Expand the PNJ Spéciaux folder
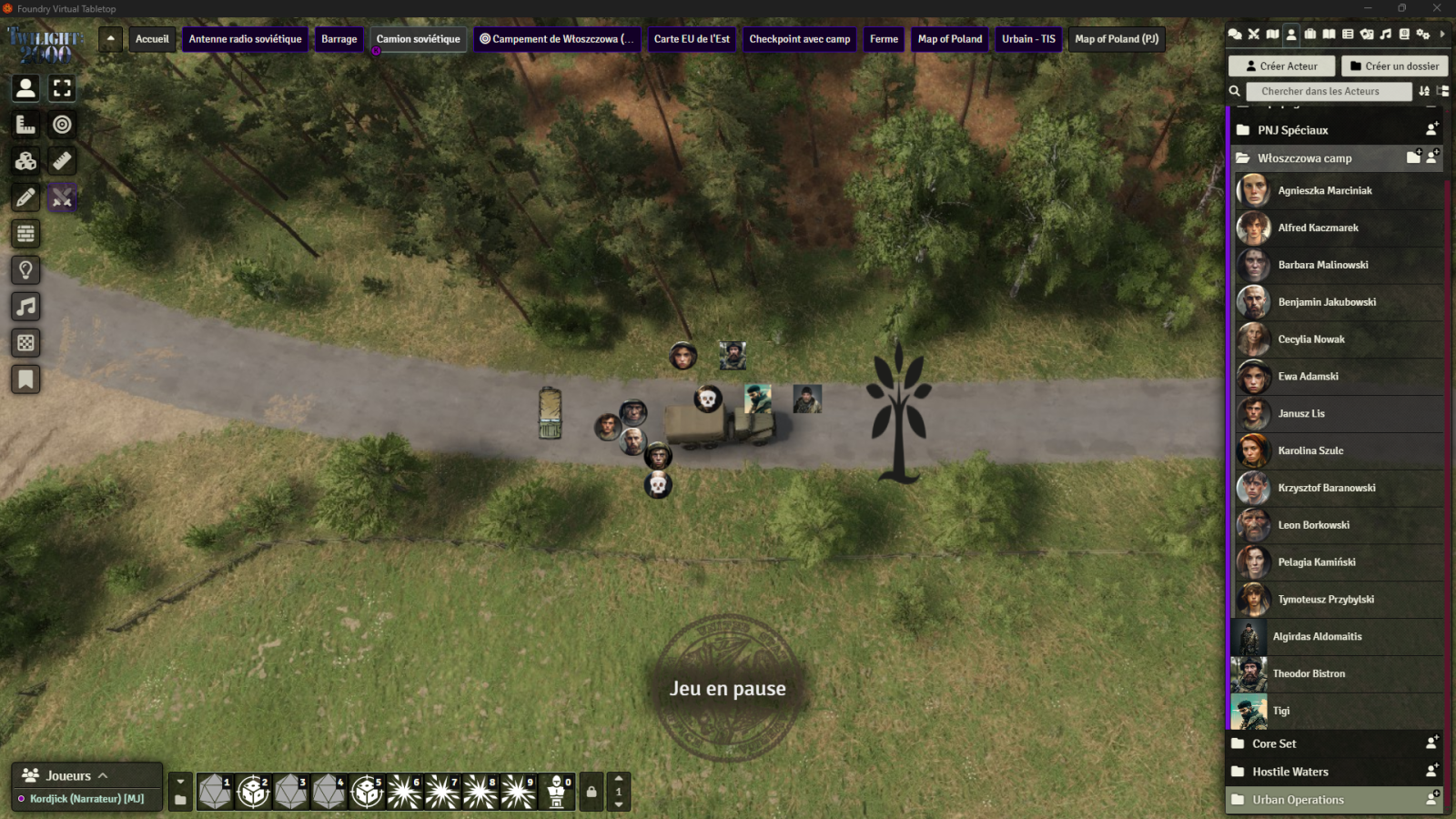The height and width of the screenshot is (819, 1456). click(x=1292, y=130)
